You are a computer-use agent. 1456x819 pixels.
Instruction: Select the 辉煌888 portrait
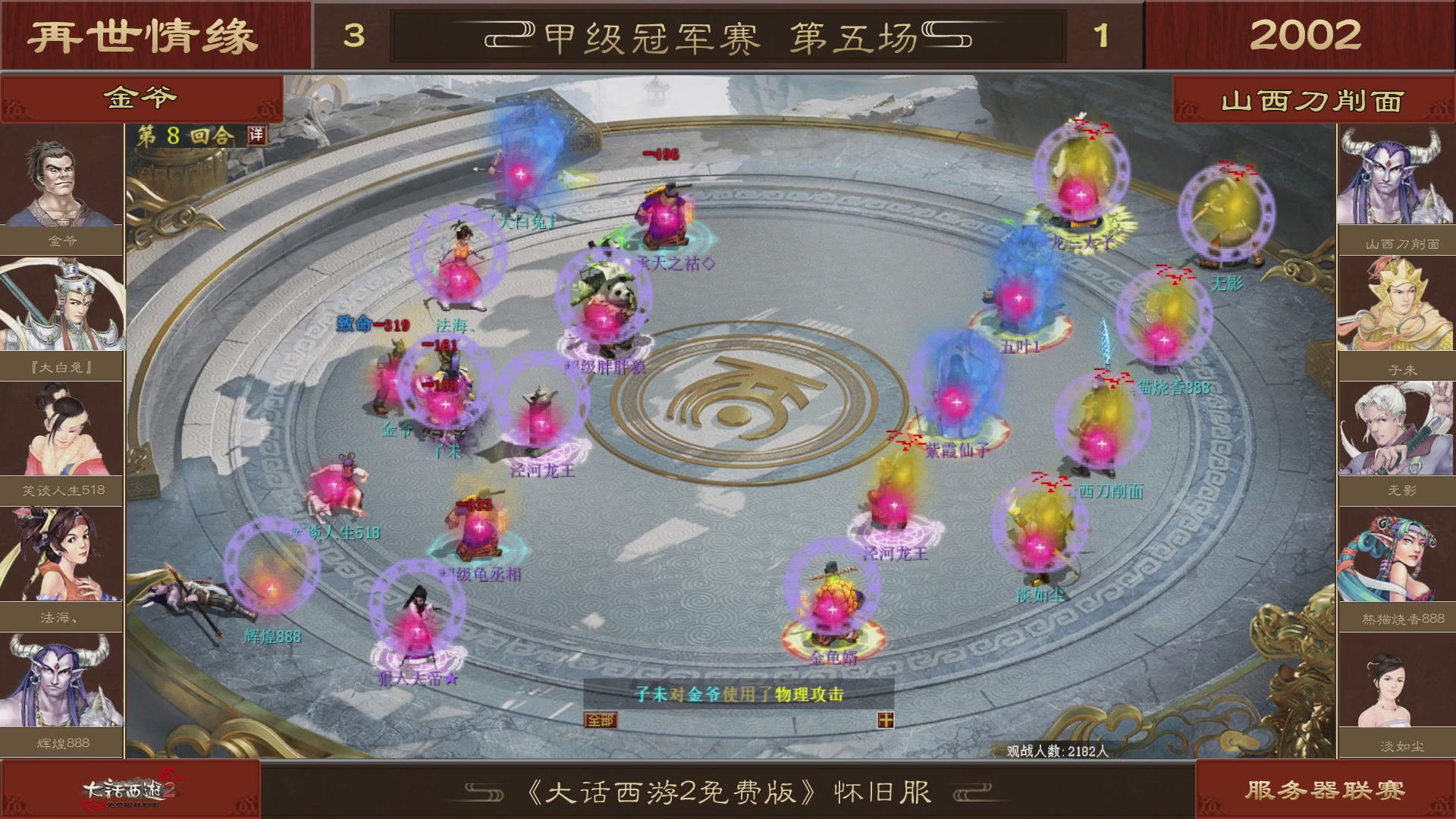61,681
